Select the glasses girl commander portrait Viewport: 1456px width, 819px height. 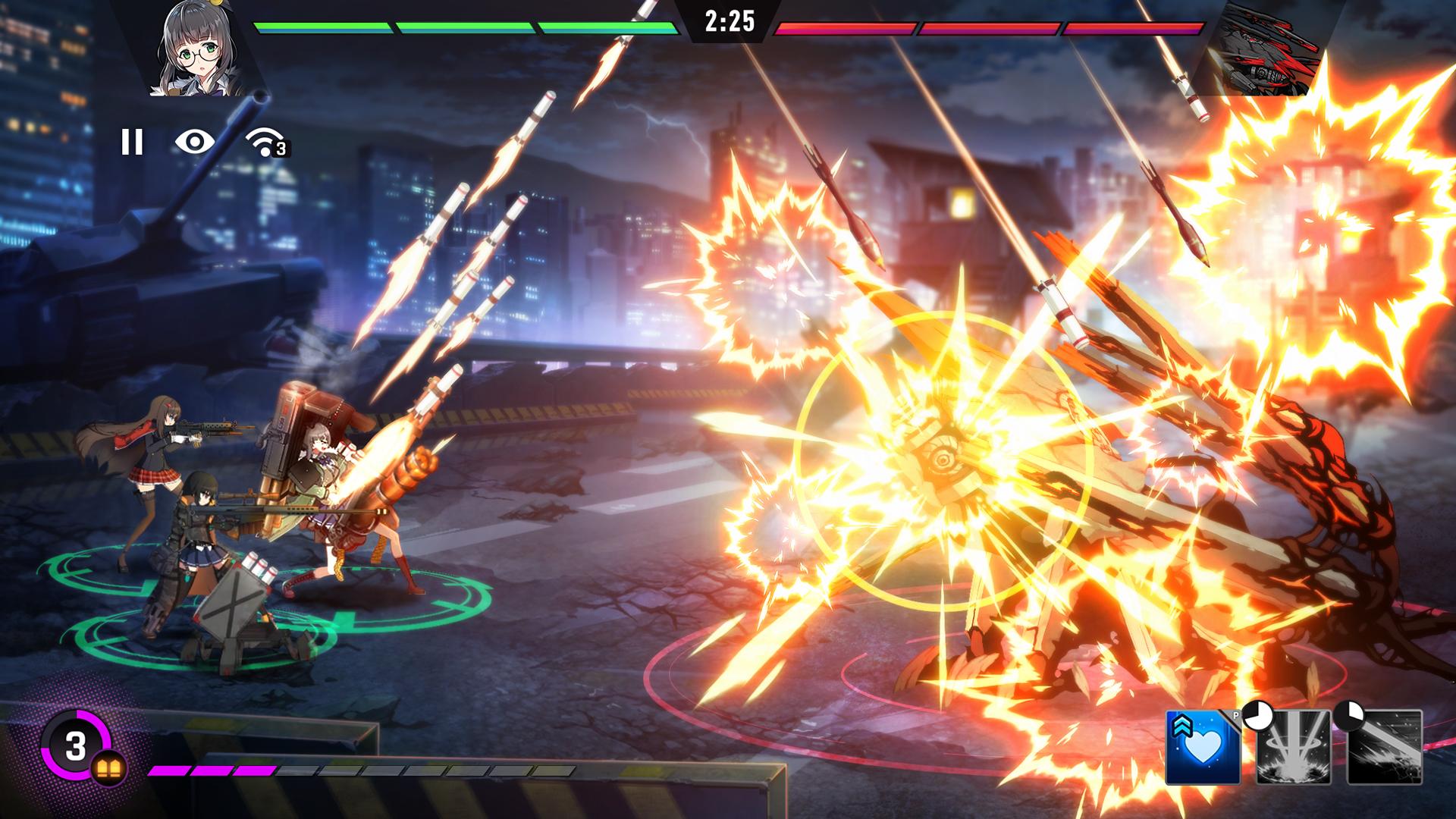coord(199,50)
